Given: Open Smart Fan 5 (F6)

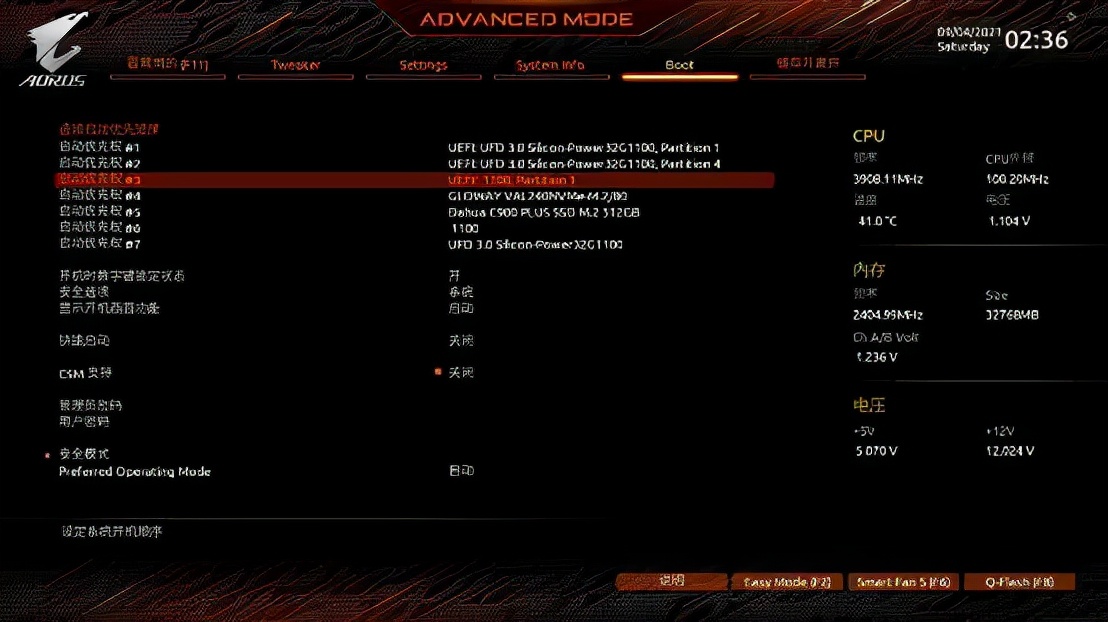Looking at the screenshot, I should [903, 582].
